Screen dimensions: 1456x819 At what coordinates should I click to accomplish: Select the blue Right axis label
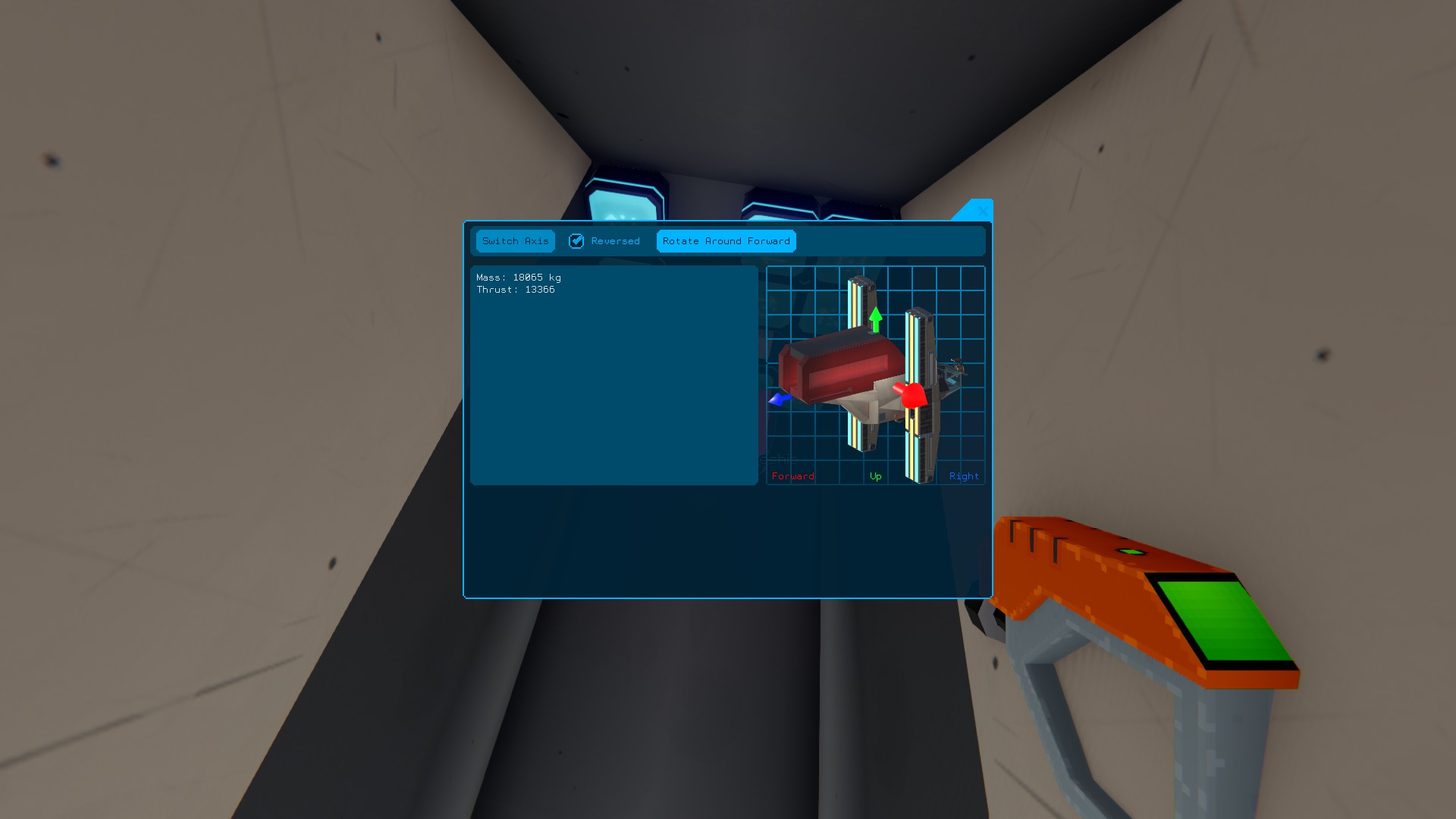(x=964, y=475)
